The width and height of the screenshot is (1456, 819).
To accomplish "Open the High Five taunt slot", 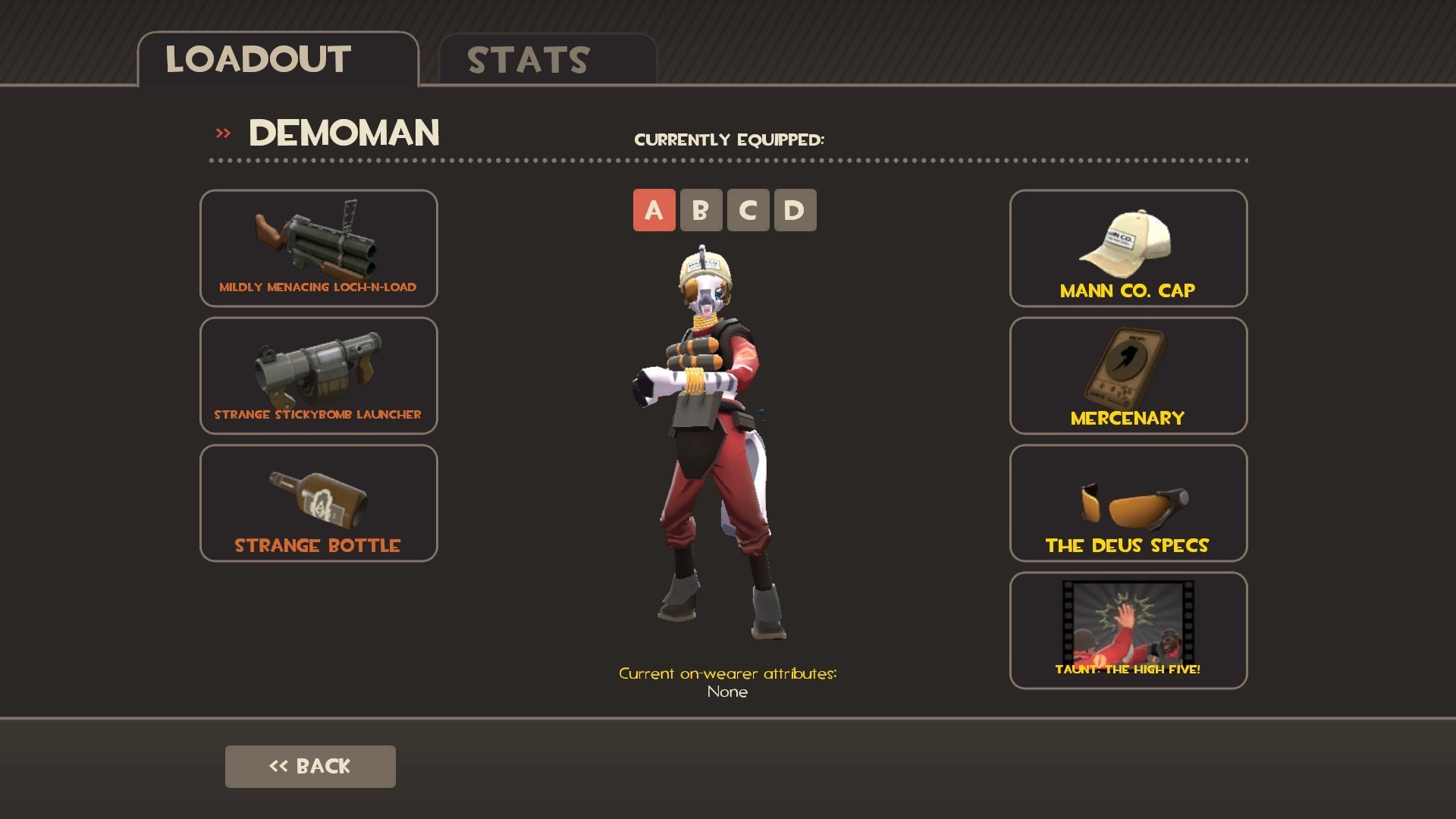I will (1128, 630).
